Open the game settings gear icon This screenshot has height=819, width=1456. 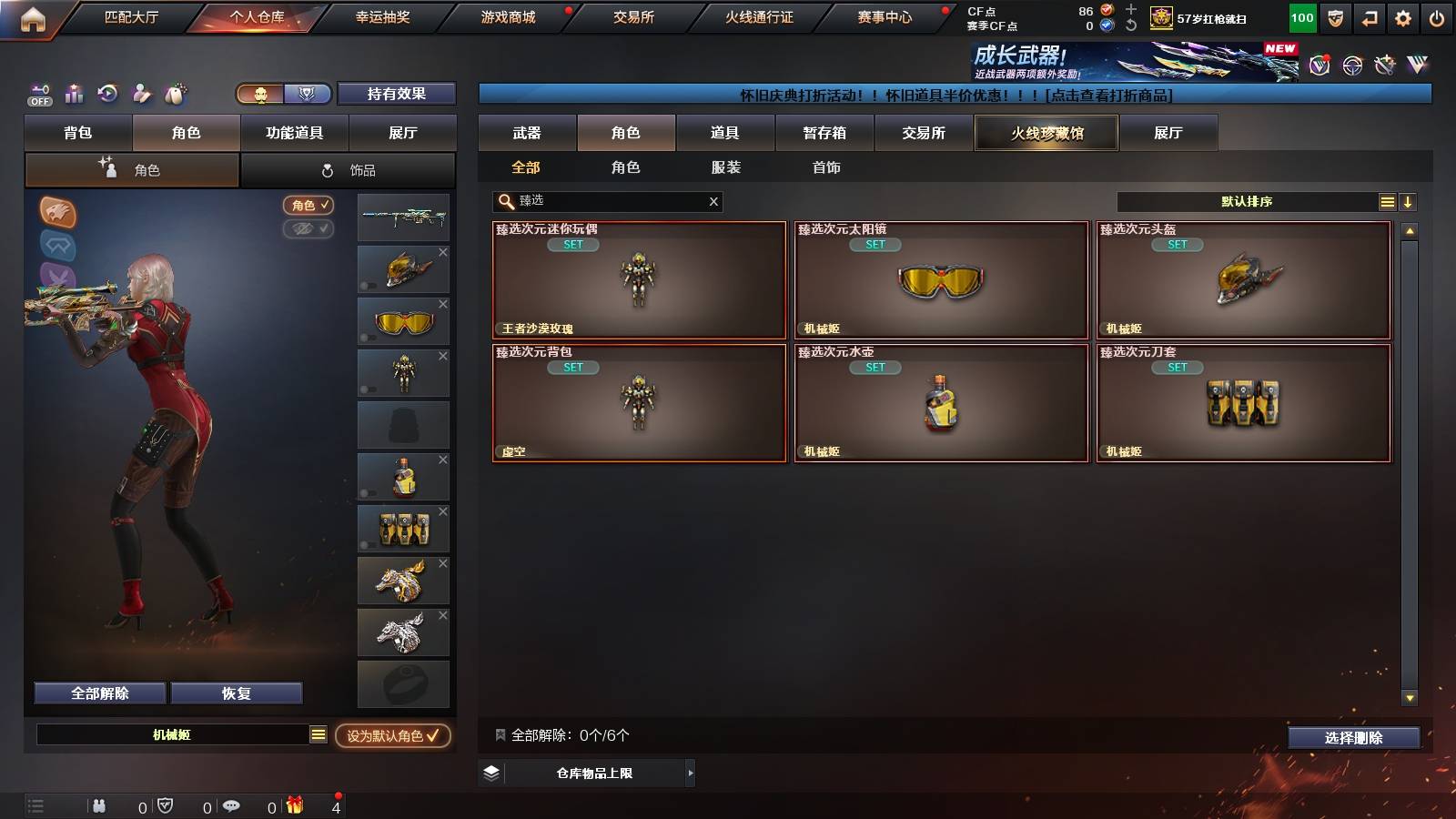[x=1402, y=17]
